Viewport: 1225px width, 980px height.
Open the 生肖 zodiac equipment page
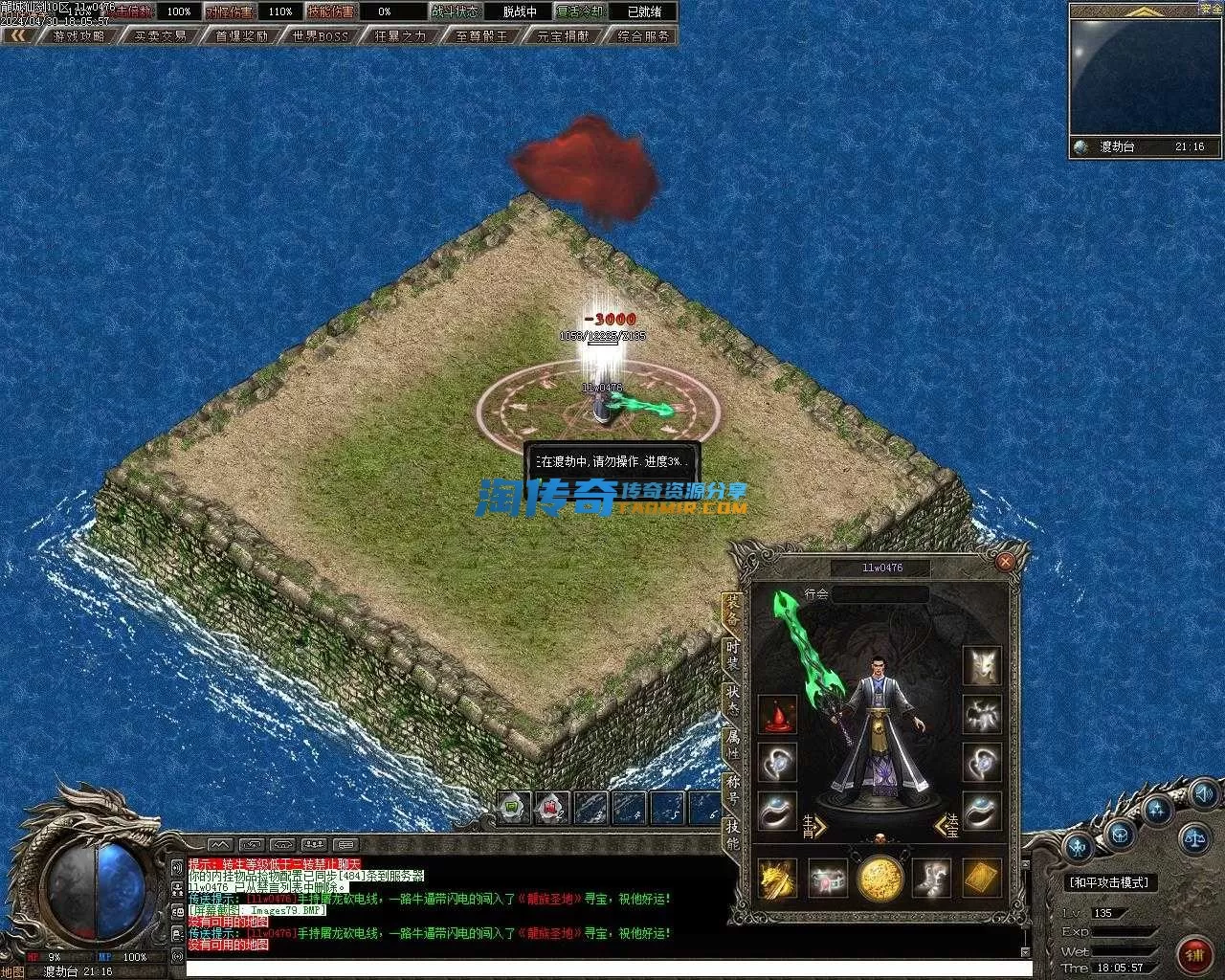coord(814,826)
